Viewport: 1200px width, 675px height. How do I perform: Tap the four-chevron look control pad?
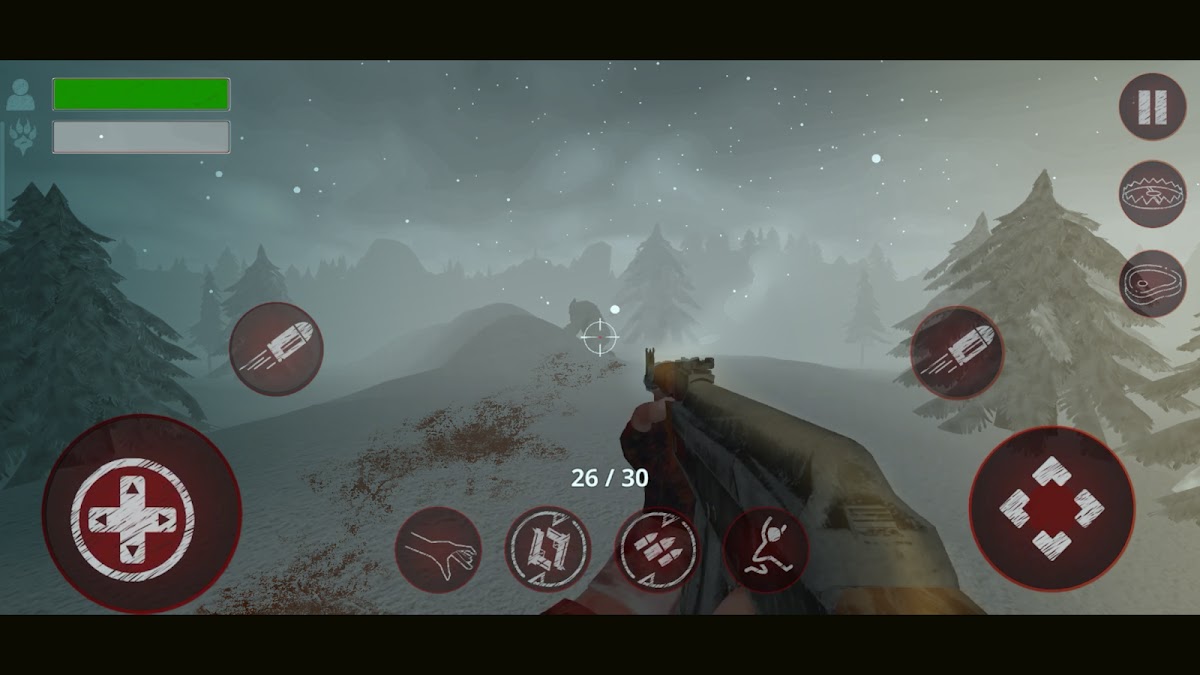pos(1051,508)
